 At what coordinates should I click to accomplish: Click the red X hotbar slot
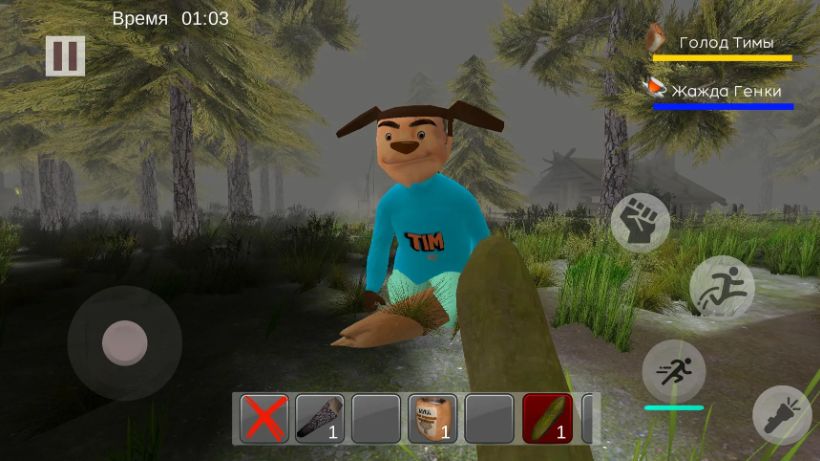click(x=264, y=418)
